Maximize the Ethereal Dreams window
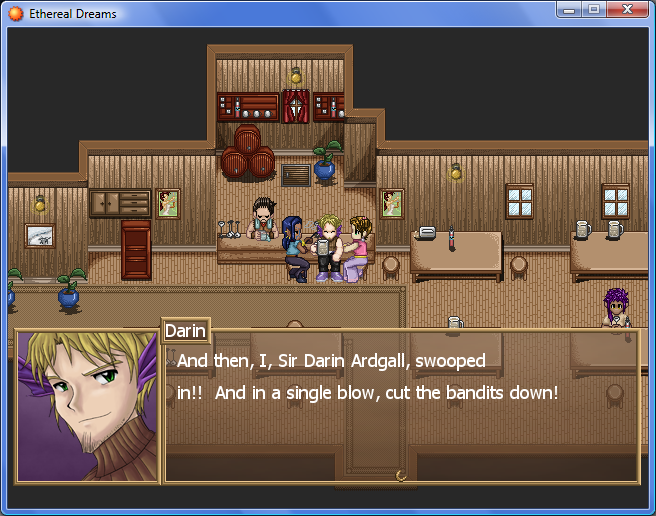656x516 pixels. click(x=594, y=10)
